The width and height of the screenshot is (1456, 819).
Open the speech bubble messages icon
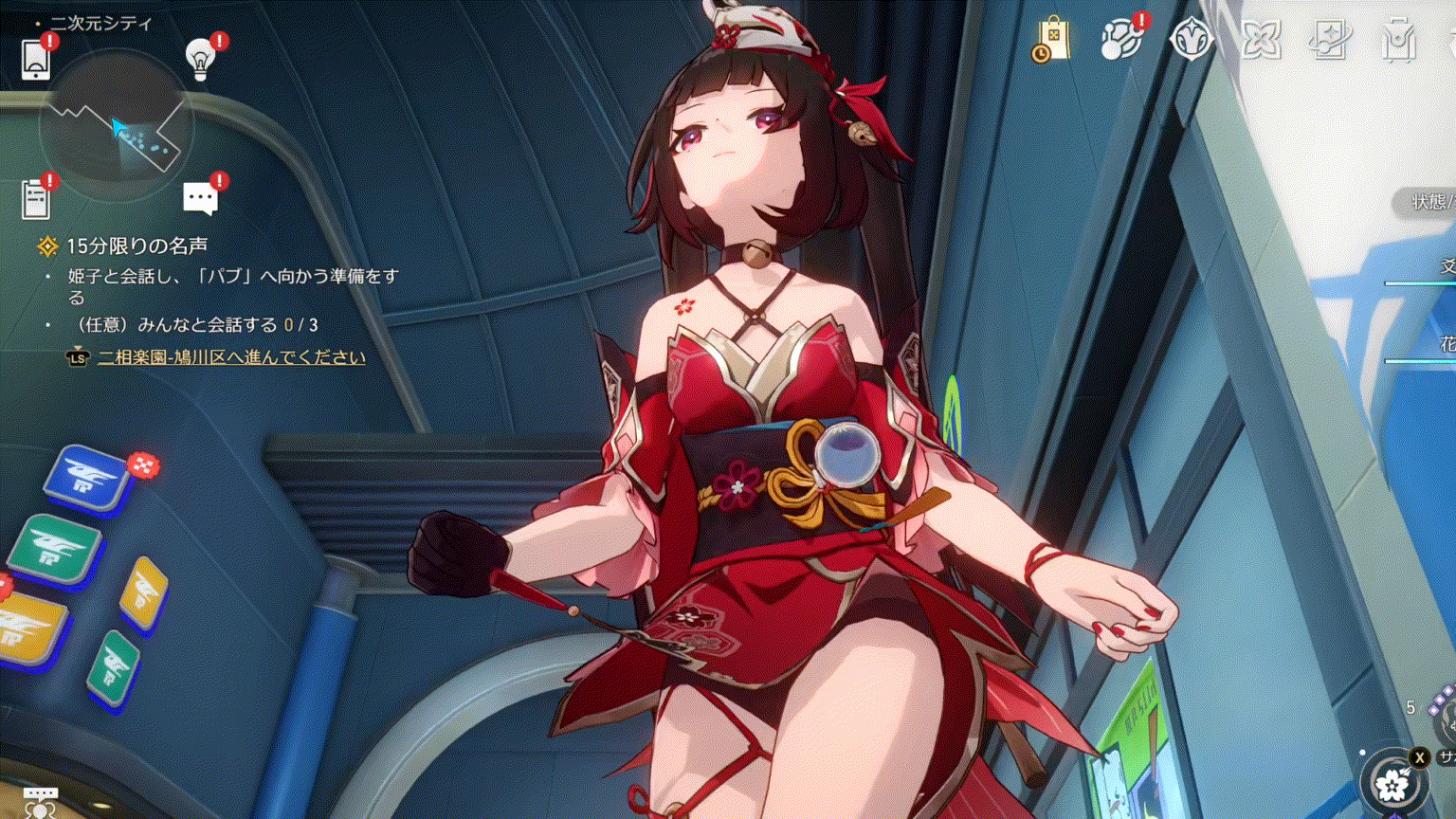pos(200,199)
